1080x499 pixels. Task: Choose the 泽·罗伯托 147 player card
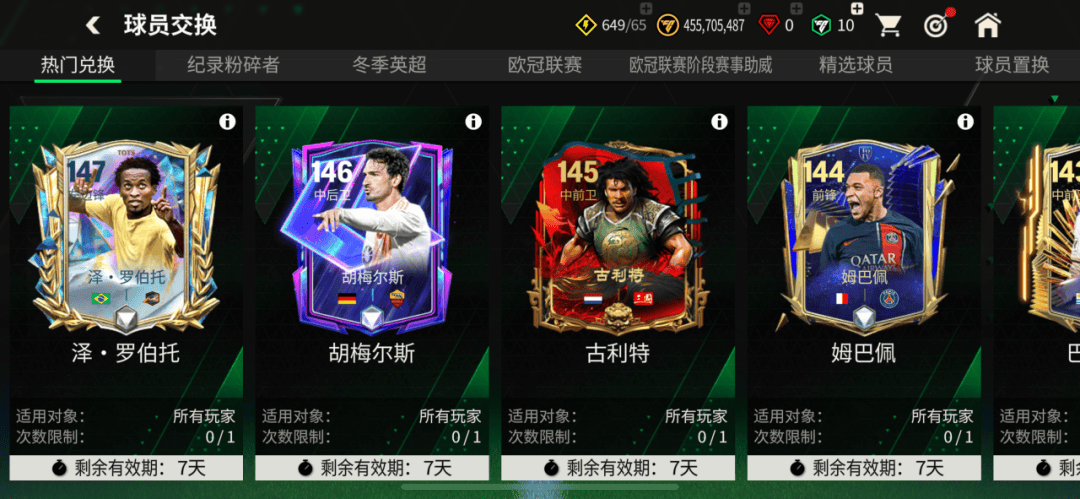click(126, 240)
